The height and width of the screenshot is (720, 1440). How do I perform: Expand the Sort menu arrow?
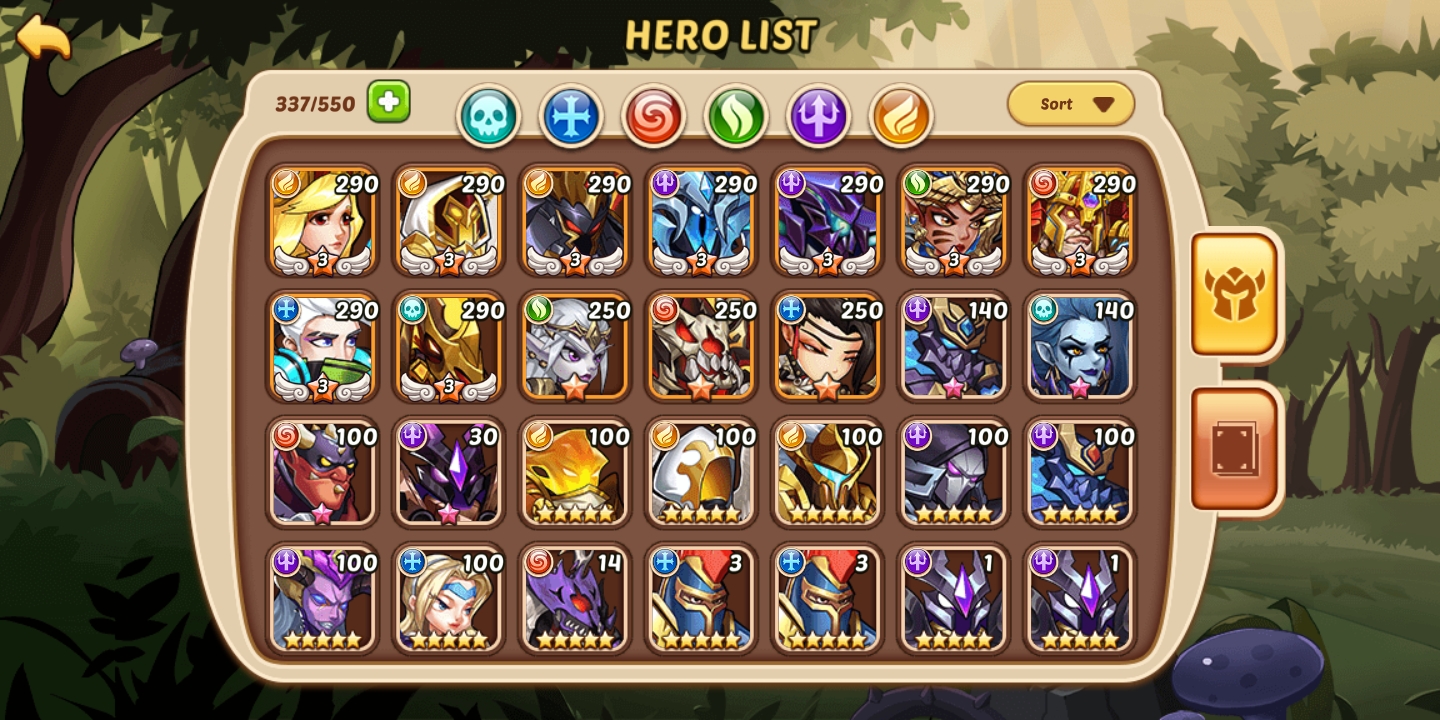(x=1103, y=104)
